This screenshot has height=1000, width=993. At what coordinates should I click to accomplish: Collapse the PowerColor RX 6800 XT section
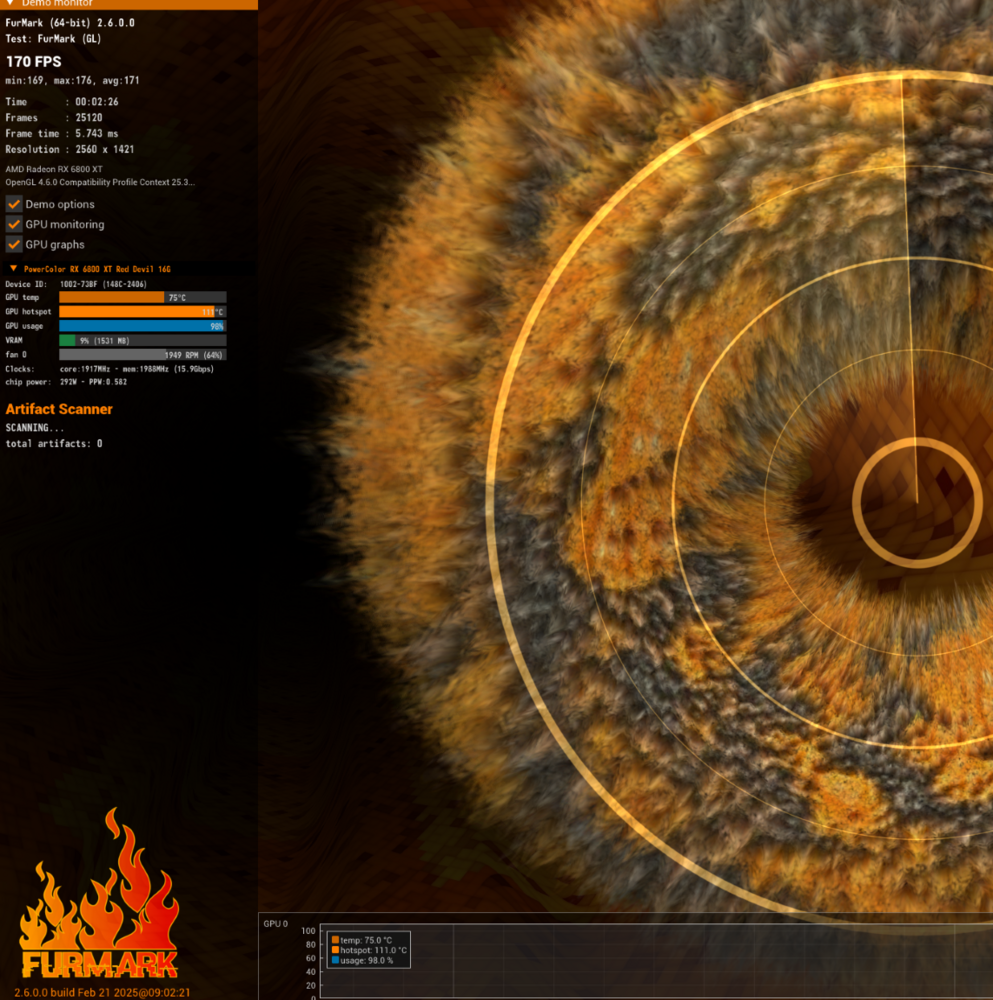pyautogui.click(x=13, y=269)
